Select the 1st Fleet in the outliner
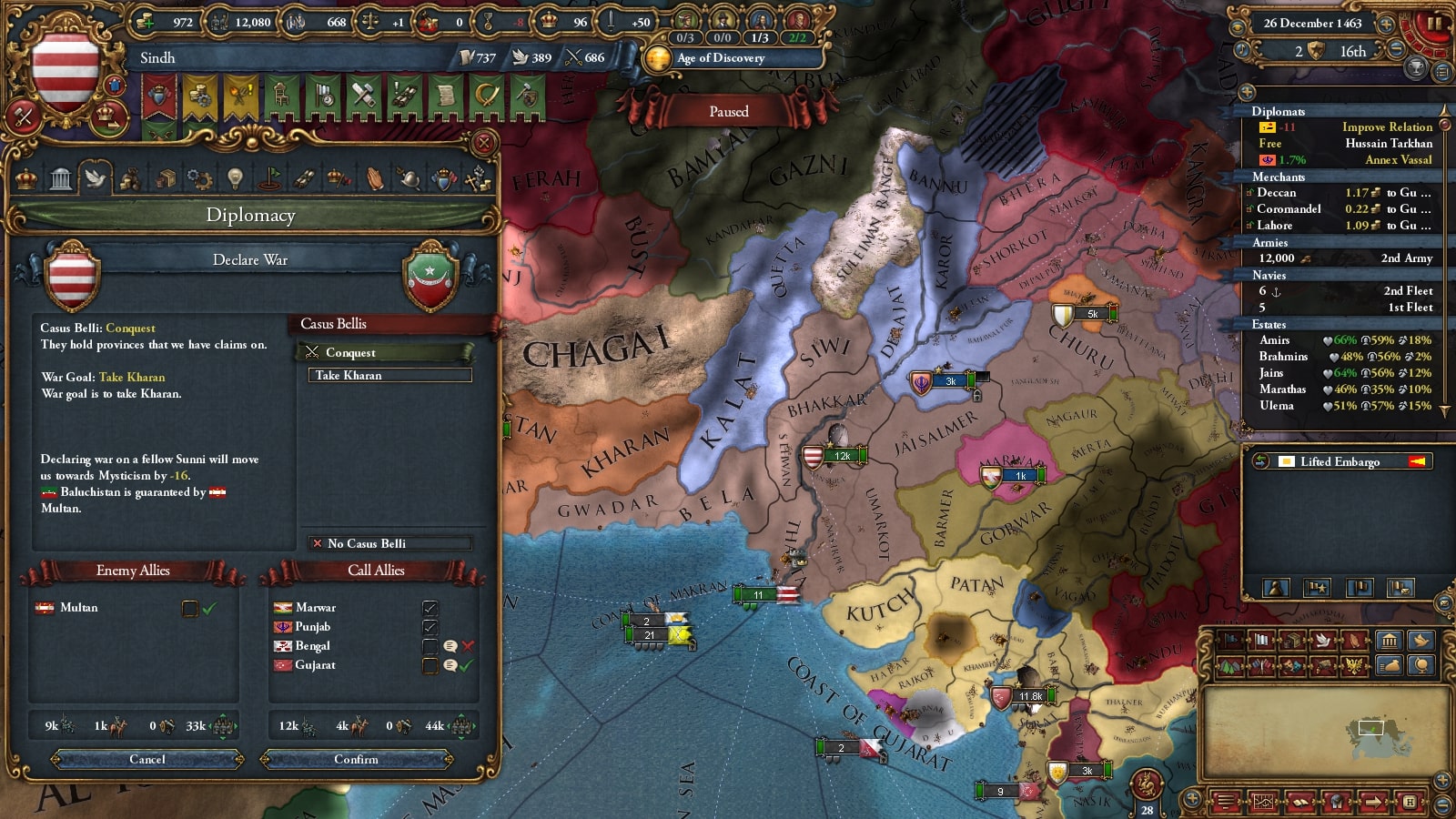 point(1344,308)
